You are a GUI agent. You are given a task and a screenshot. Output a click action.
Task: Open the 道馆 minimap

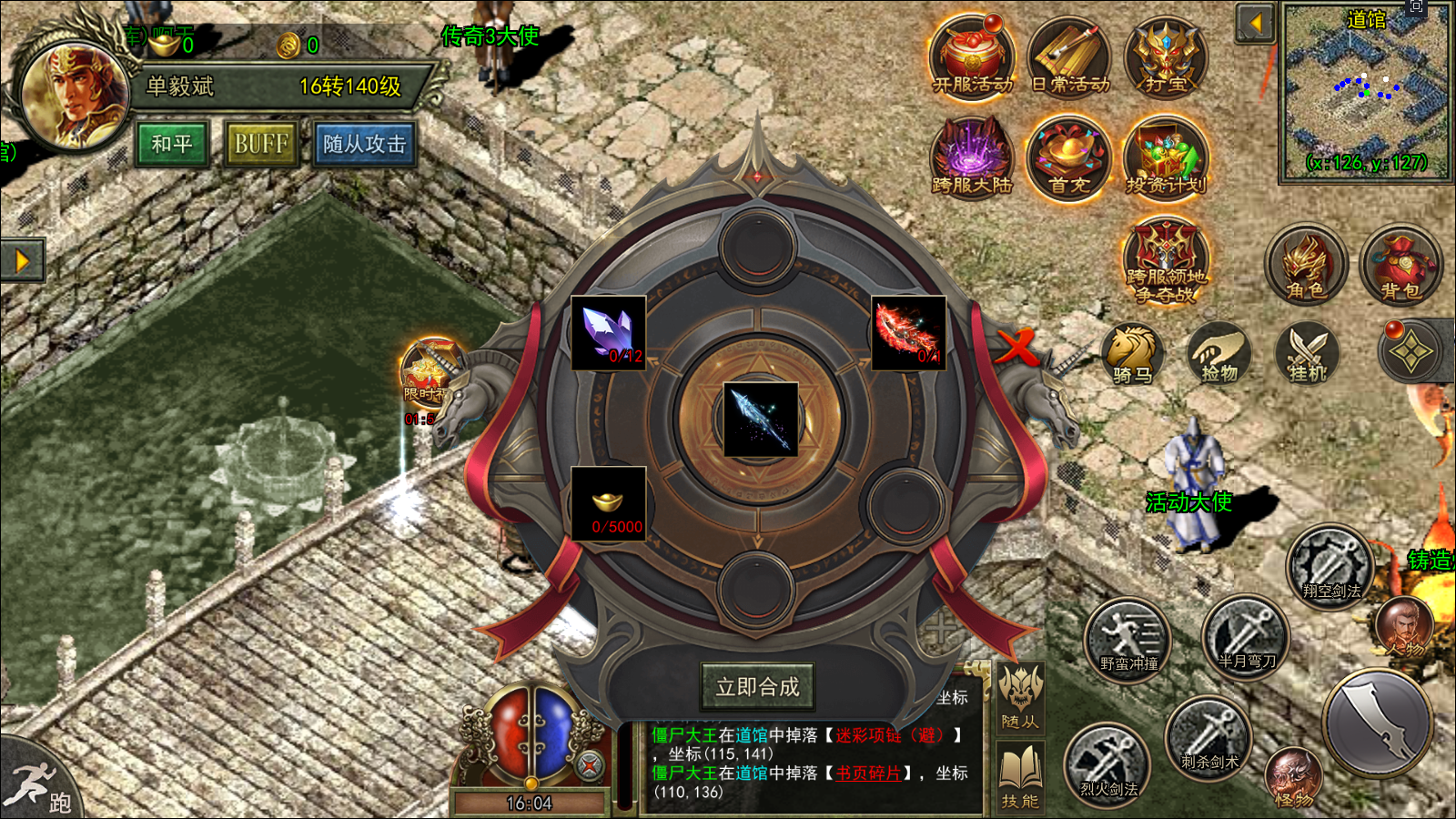pyautogui.click(x=1365, y=91)
